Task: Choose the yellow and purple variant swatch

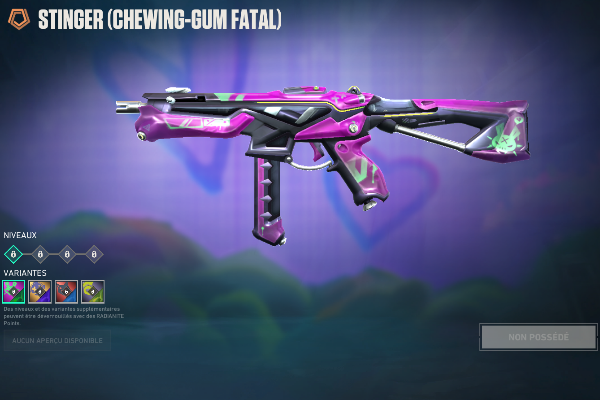Action: 40,291
